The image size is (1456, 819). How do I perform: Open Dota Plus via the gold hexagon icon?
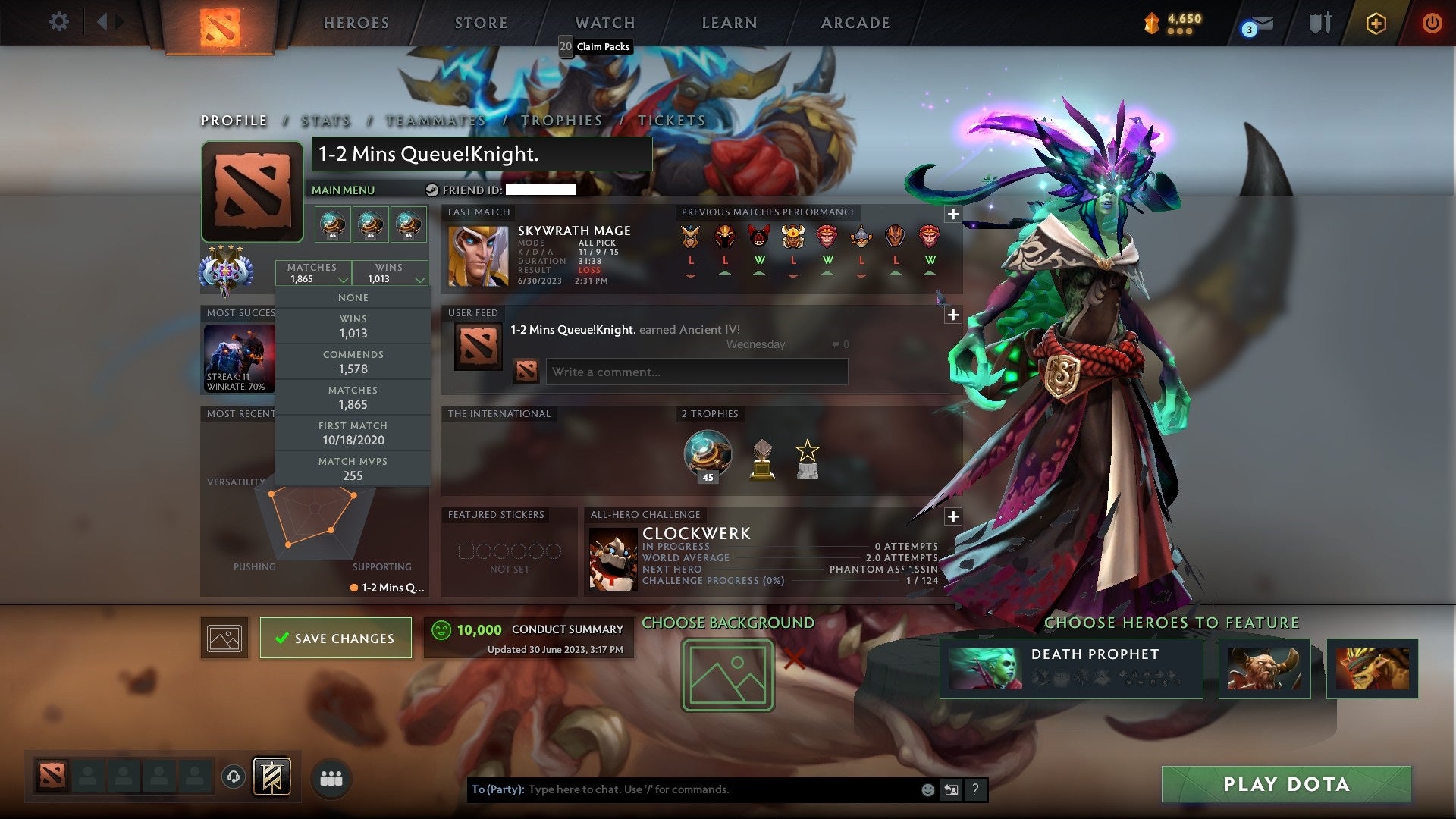point(1375,24)
